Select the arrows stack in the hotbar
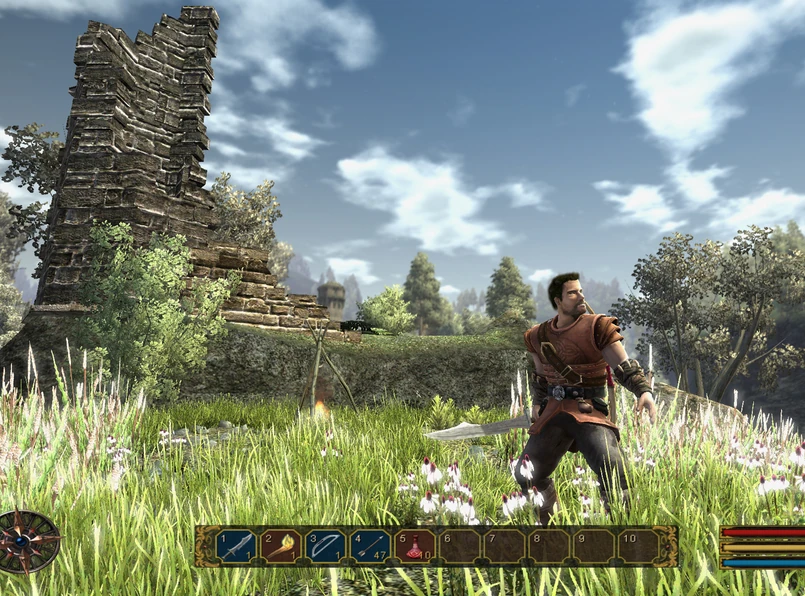805x596 pixels. pyautogui.click(x=370, y=547)
